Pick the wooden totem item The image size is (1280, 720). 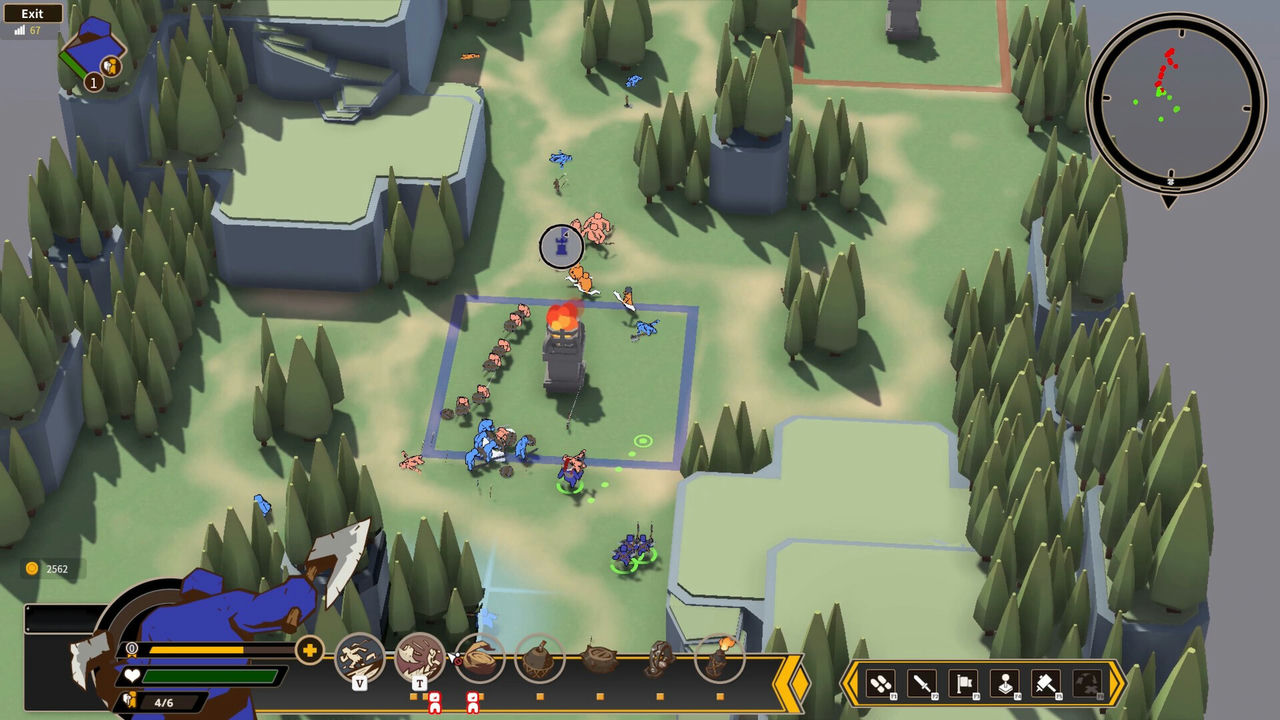coord(660,659)
